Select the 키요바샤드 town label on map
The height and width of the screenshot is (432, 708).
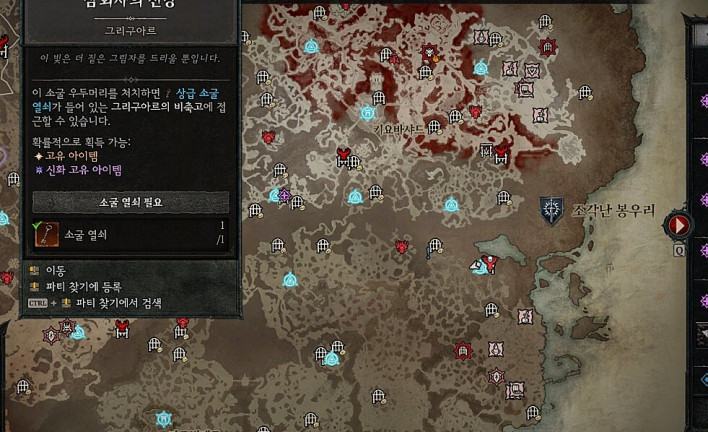point(399,129)
